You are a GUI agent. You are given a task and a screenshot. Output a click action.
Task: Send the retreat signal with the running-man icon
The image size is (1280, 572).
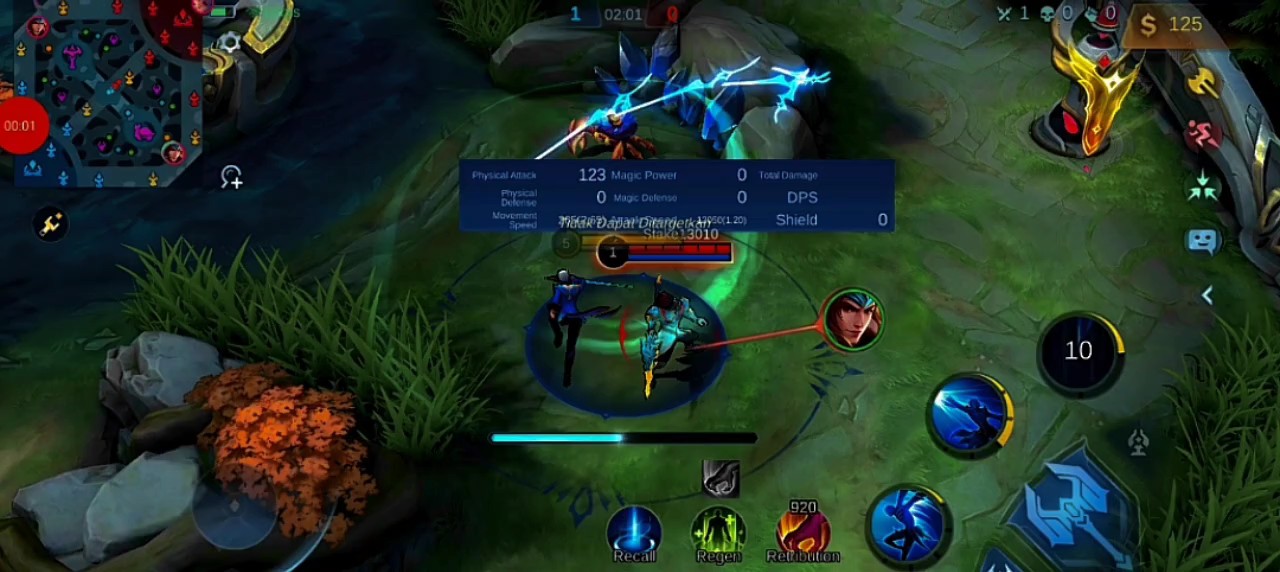coord(1203,134)
